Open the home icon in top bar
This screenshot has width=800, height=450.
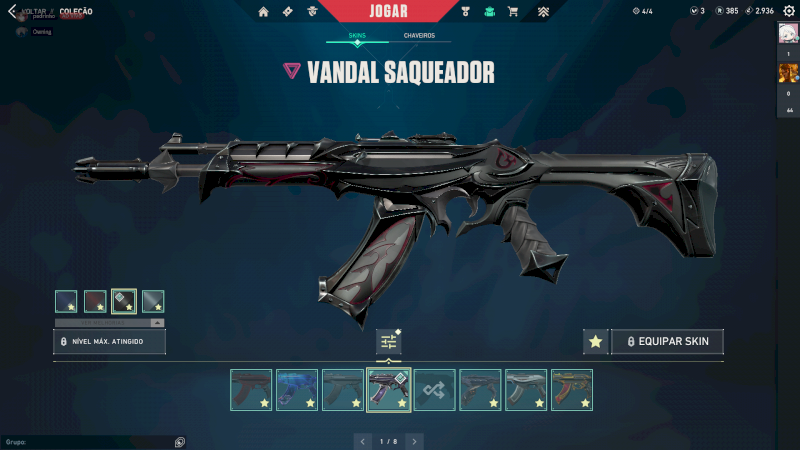[x=264, y=11]
